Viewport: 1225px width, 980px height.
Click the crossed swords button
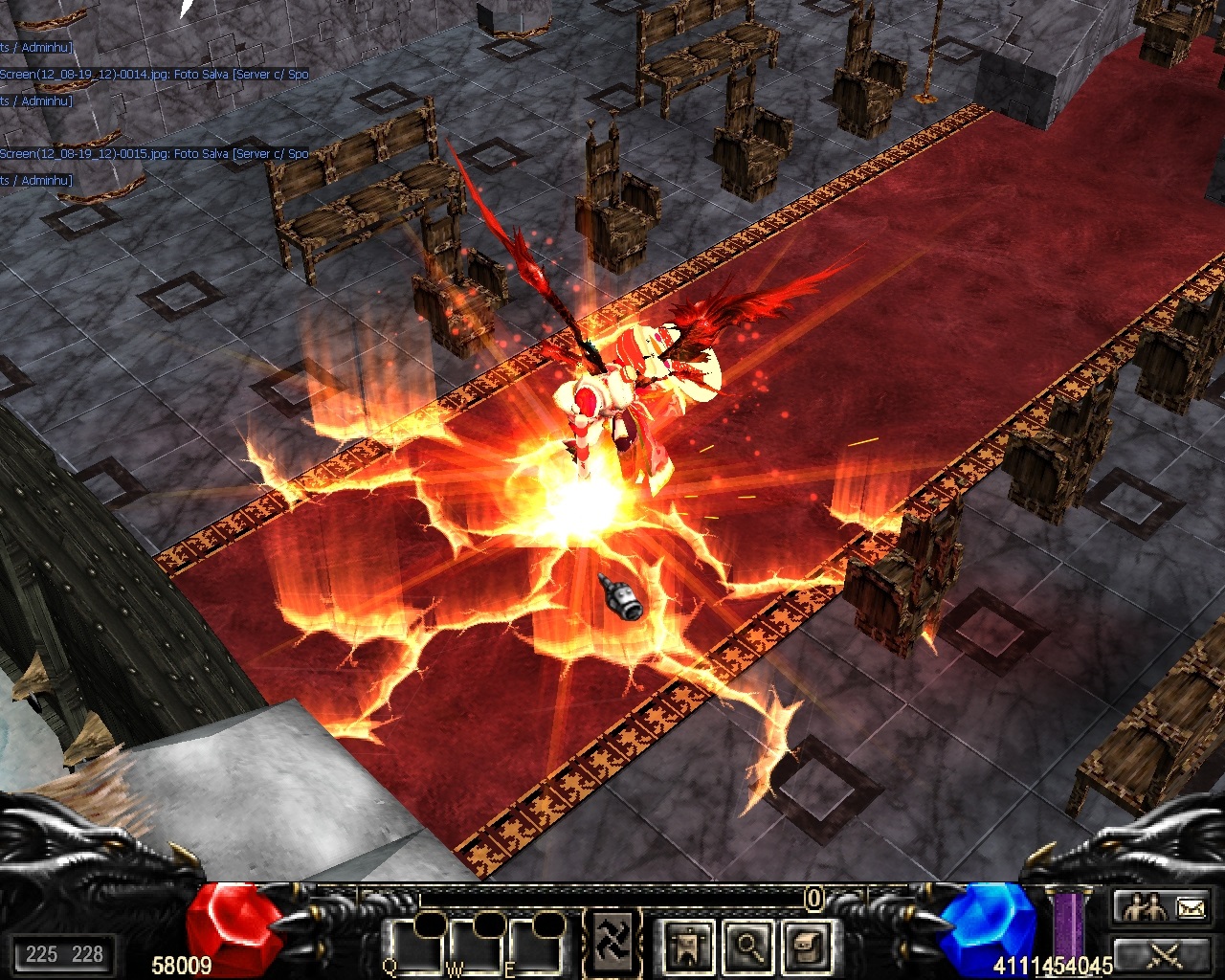click(x=1162, y=953)
